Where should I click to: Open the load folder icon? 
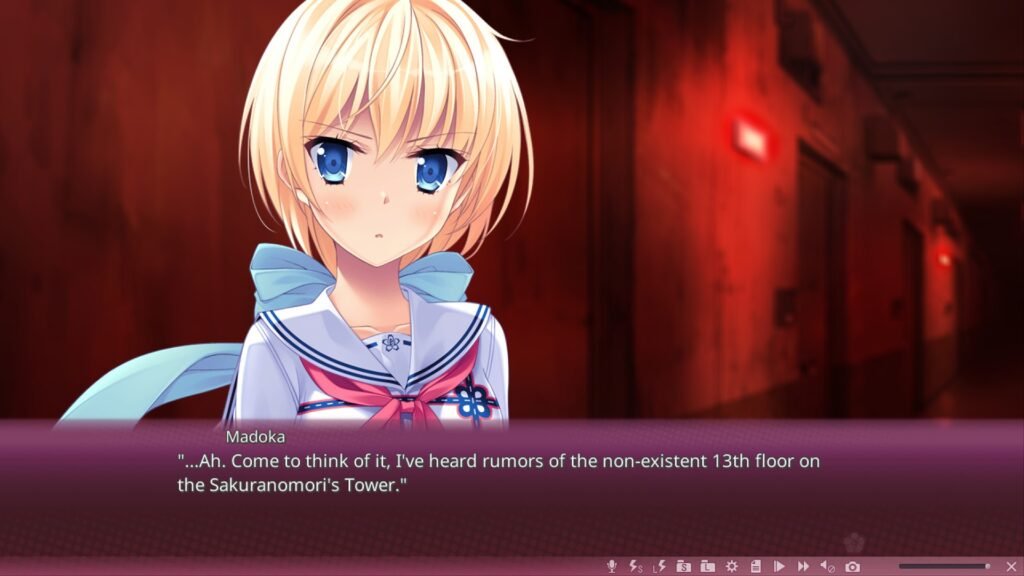(x=707, y=566)
